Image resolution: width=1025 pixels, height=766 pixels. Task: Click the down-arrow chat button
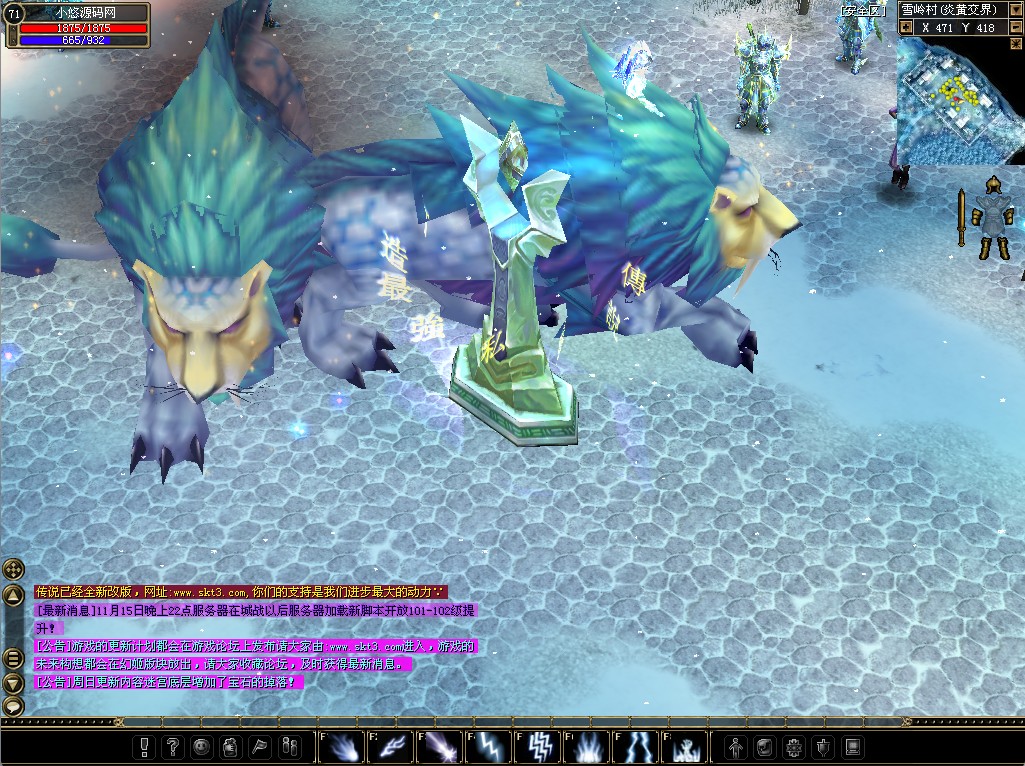click(x=13, y=683)
